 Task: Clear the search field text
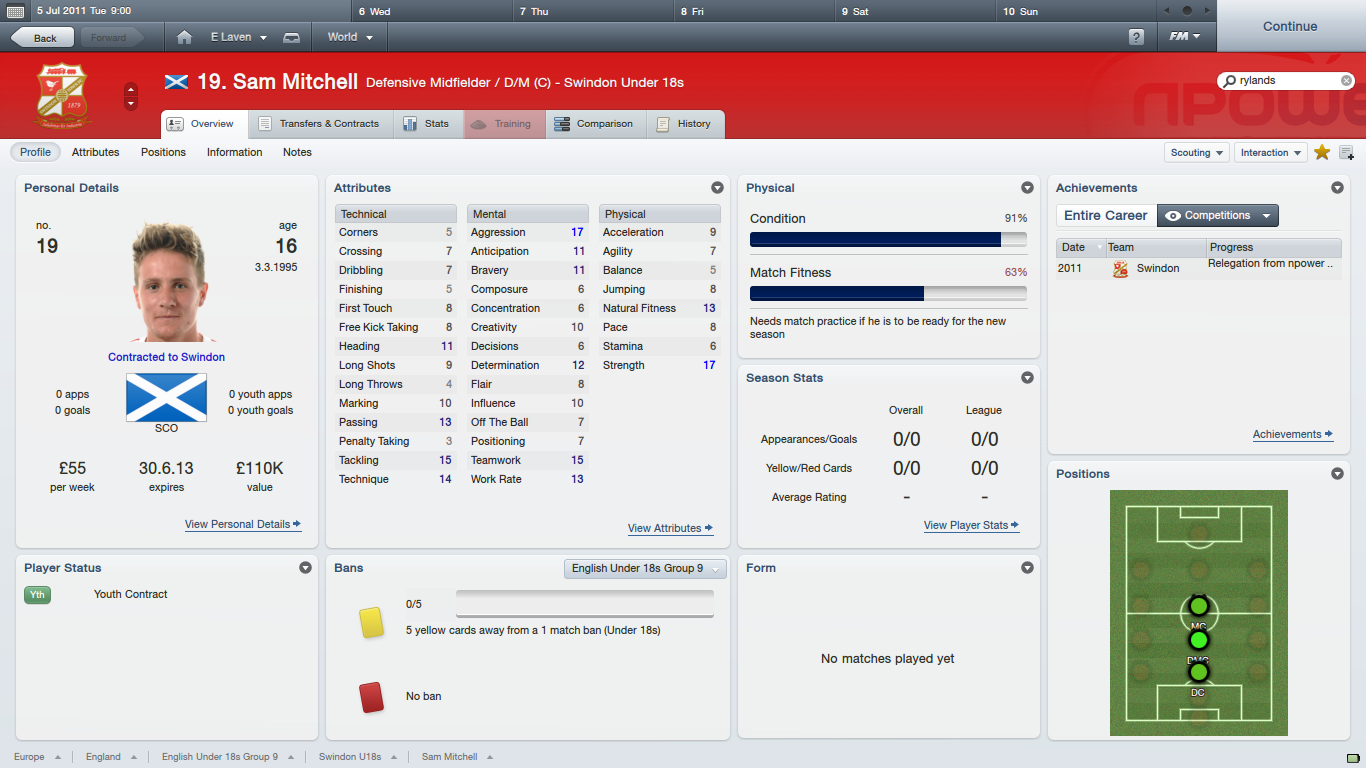pyautogui.click(x=1347, y=80)
